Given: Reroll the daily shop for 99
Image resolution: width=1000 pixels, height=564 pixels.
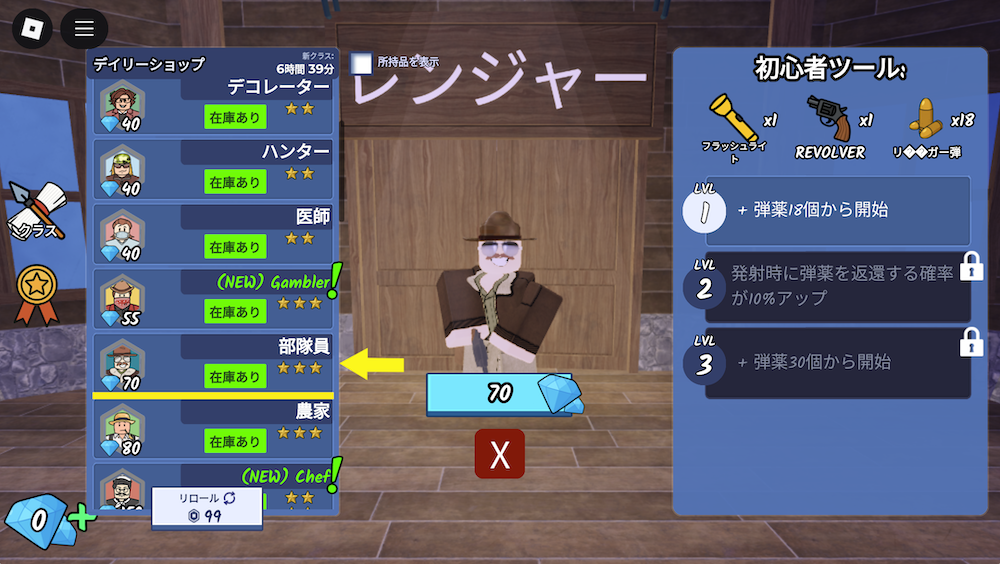Looking at the screenshot, I should tap(207, 508).
